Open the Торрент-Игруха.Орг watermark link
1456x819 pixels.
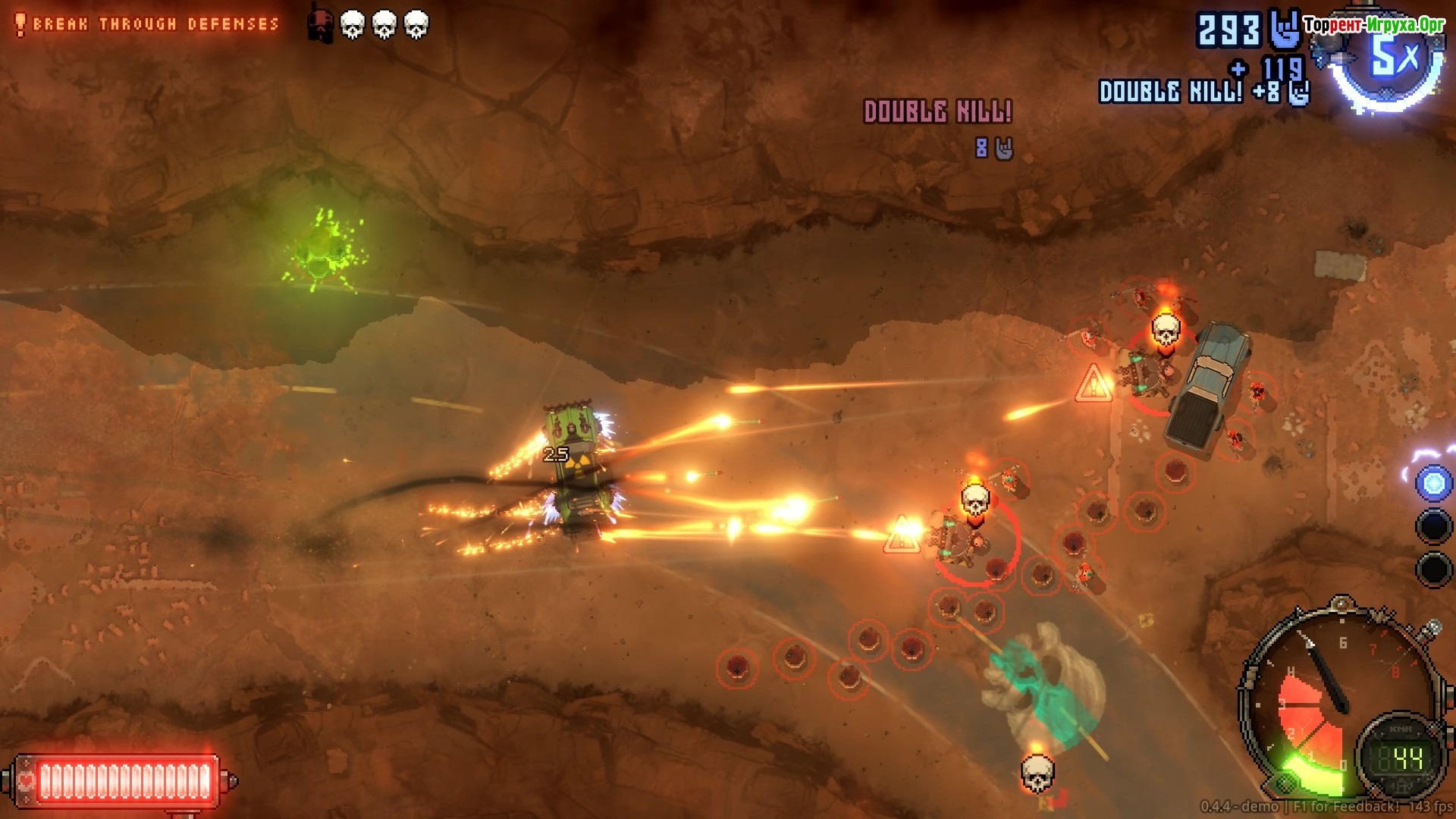(1373, 25)
